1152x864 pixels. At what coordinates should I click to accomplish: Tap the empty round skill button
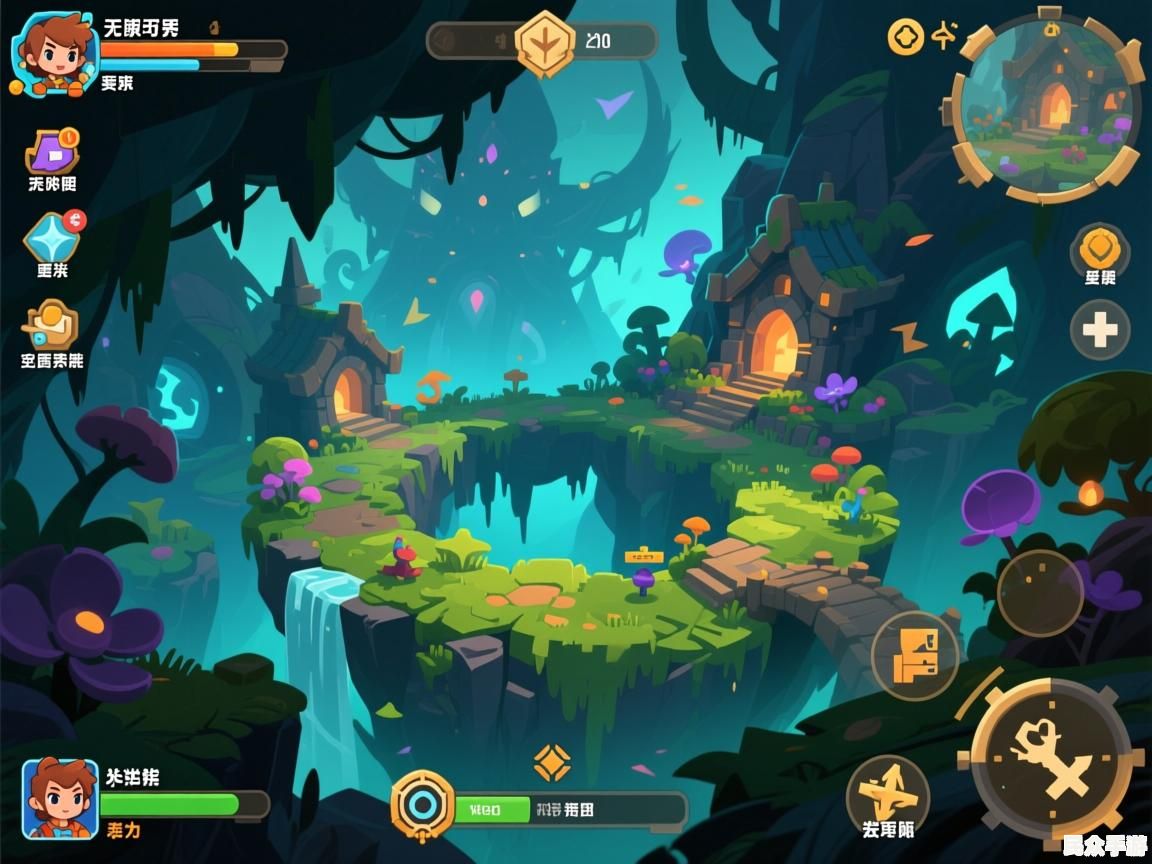click(x=1040, y=592)
